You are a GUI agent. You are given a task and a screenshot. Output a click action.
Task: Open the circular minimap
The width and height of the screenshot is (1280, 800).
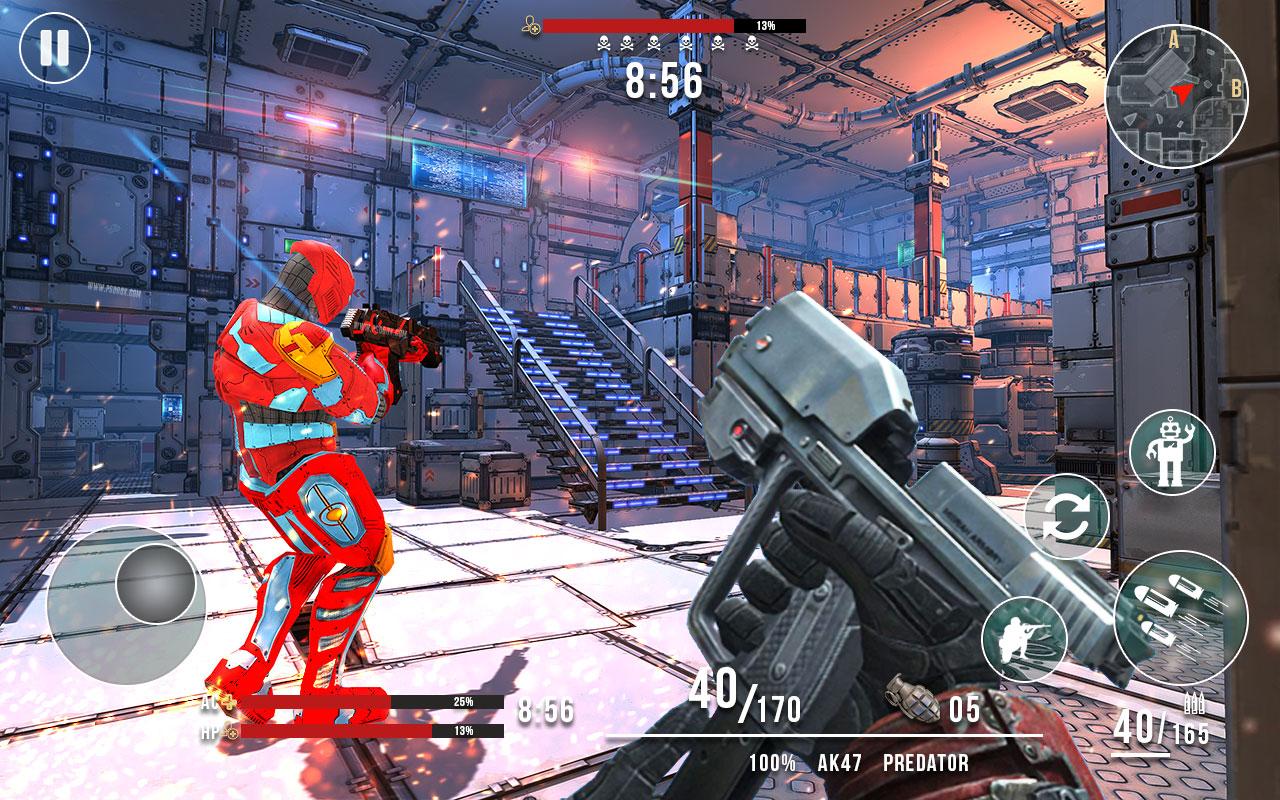(x=1176, y=96)
